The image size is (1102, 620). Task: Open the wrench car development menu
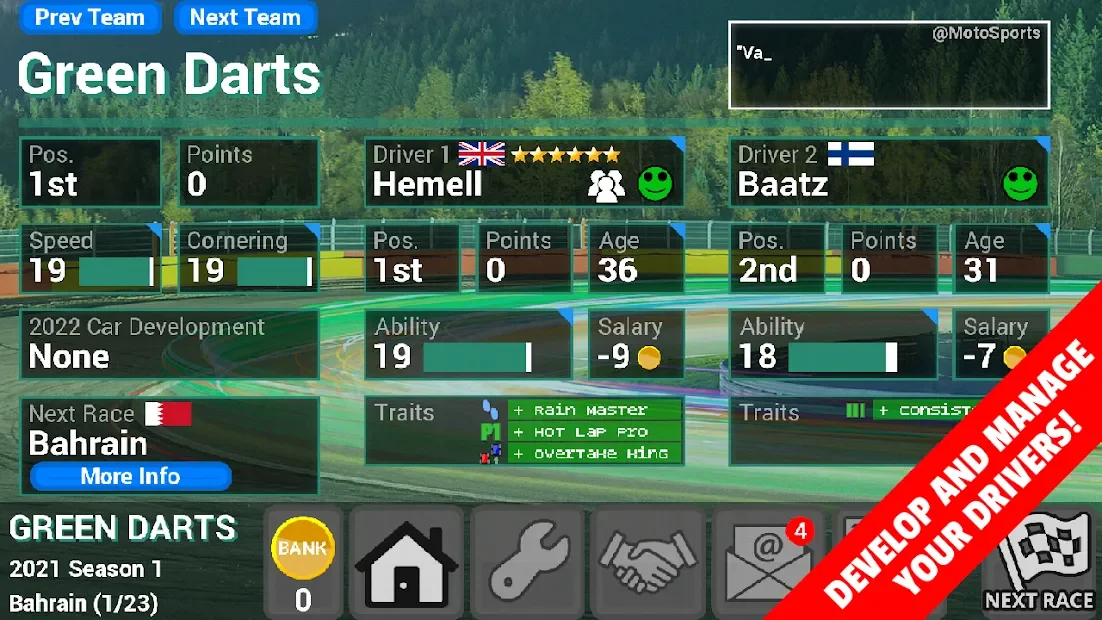[x=526, y=564]
